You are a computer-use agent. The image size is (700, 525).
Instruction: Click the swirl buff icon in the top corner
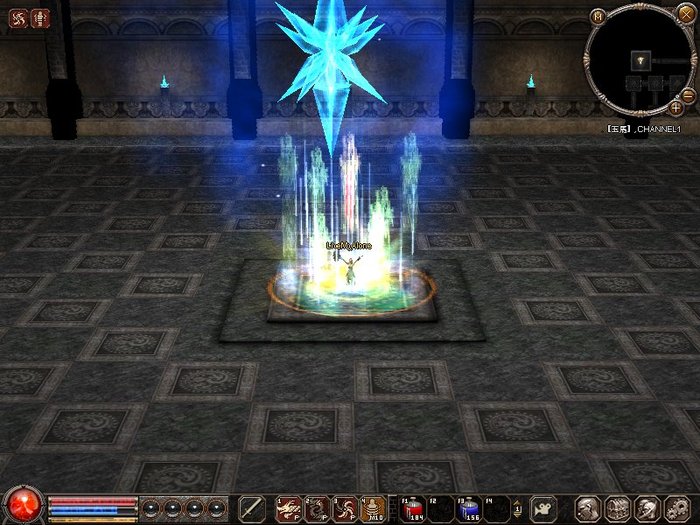click(x=20, y=17)
